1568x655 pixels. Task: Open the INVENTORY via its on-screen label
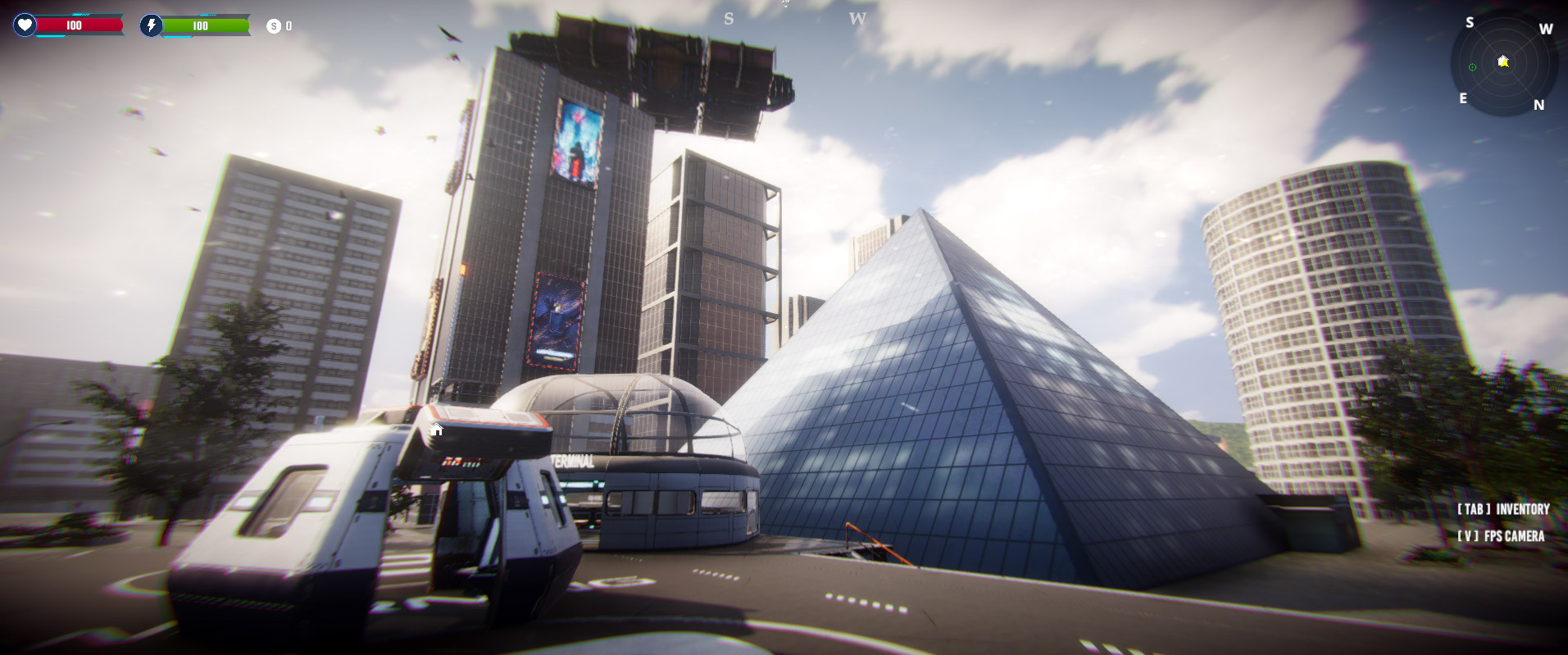1522,508
